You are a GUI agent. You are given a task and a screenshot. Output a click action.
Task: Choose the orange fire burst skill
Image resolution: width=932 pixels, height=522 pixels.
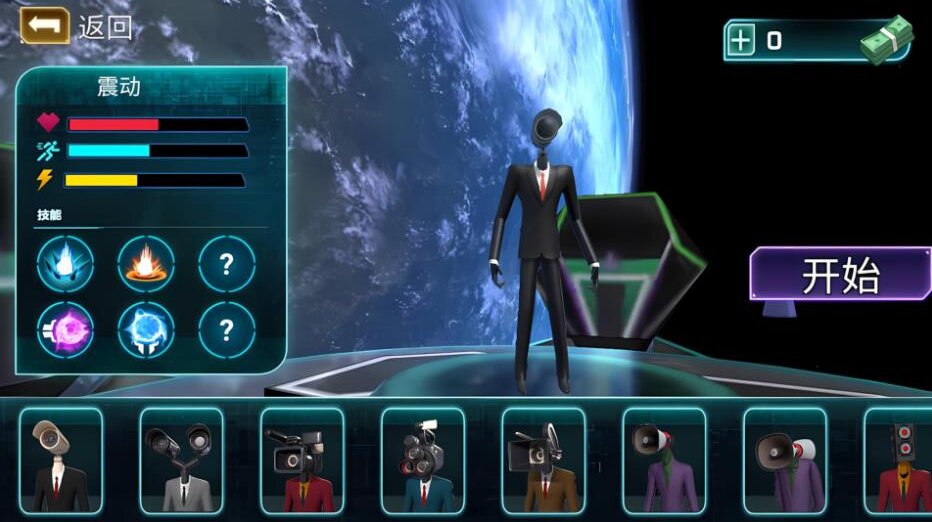(146, 264)
